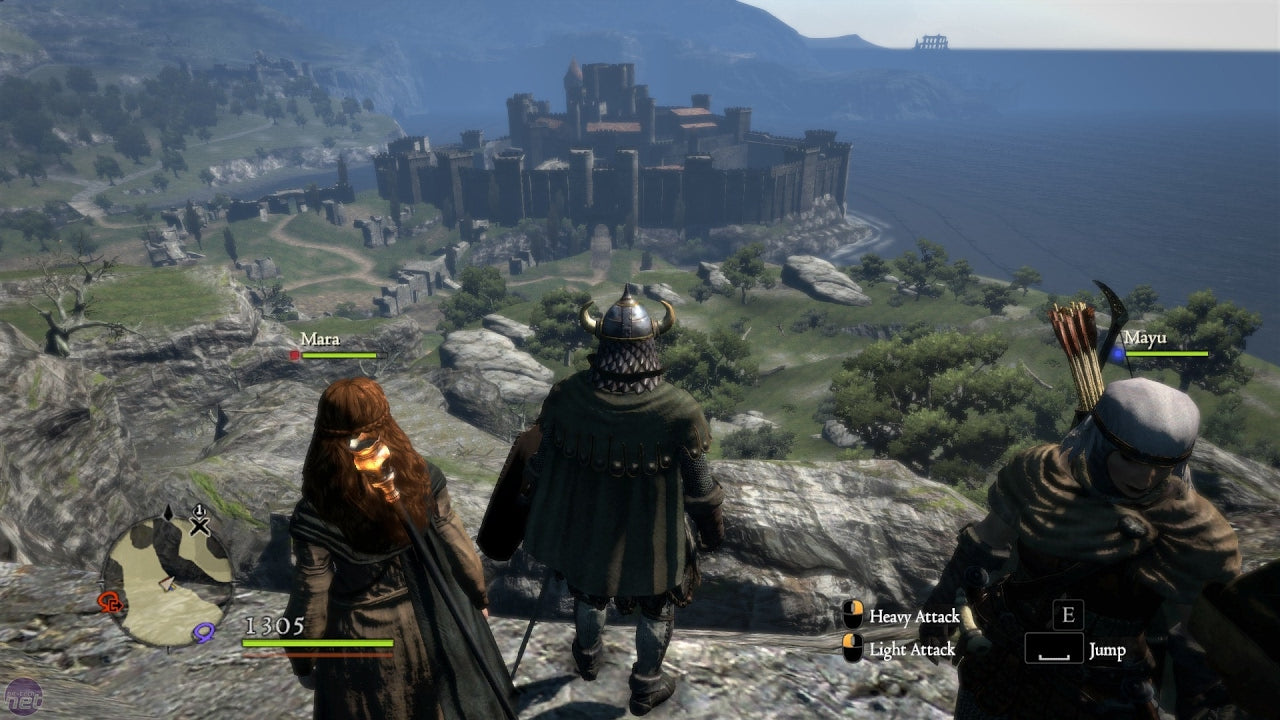The image size is (1280, 720).
Task: Click the green stamina bar
Action: tap(320, 643)
